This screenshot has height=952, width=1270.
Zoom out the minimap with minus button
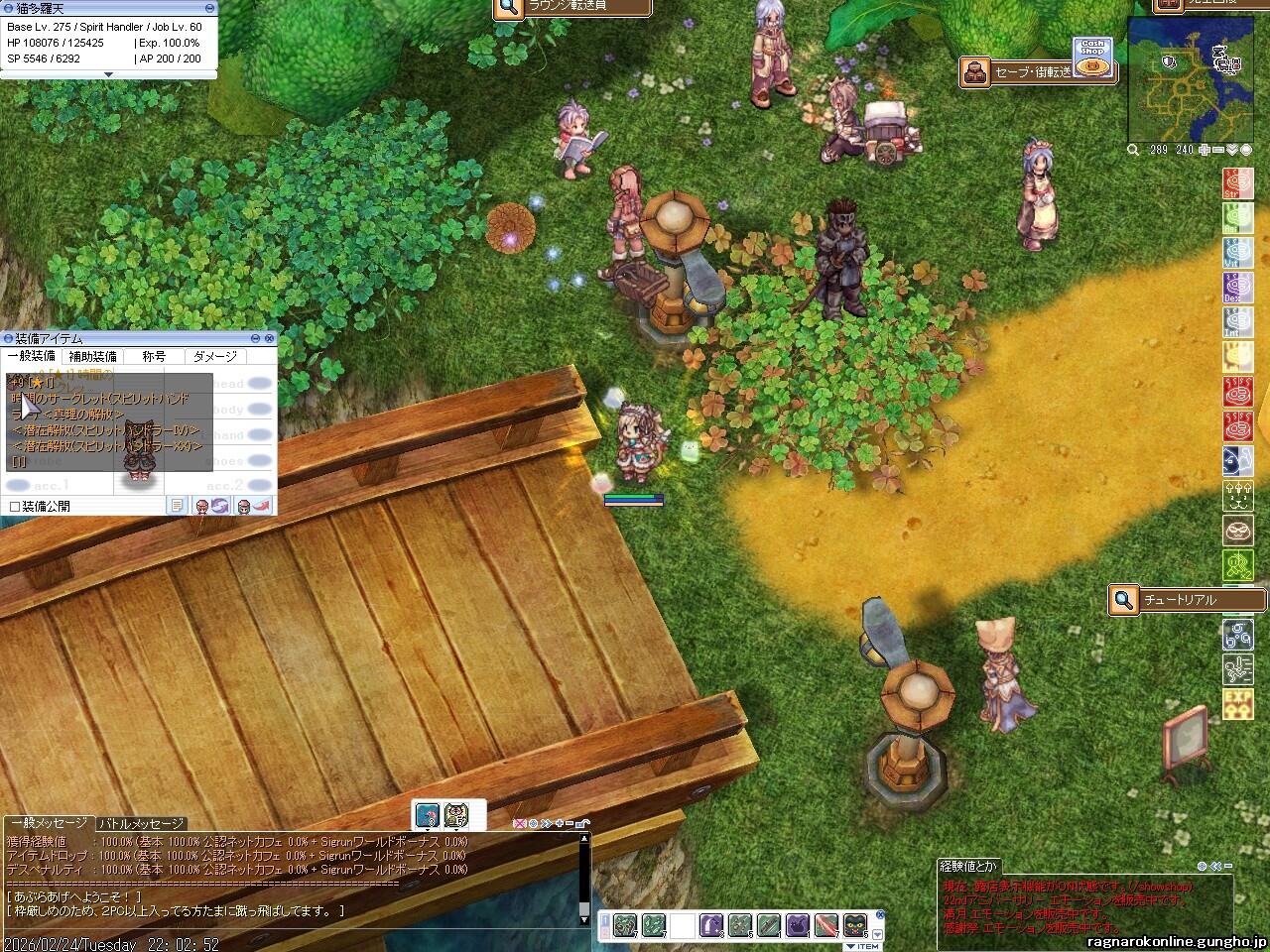[1218, 150]
